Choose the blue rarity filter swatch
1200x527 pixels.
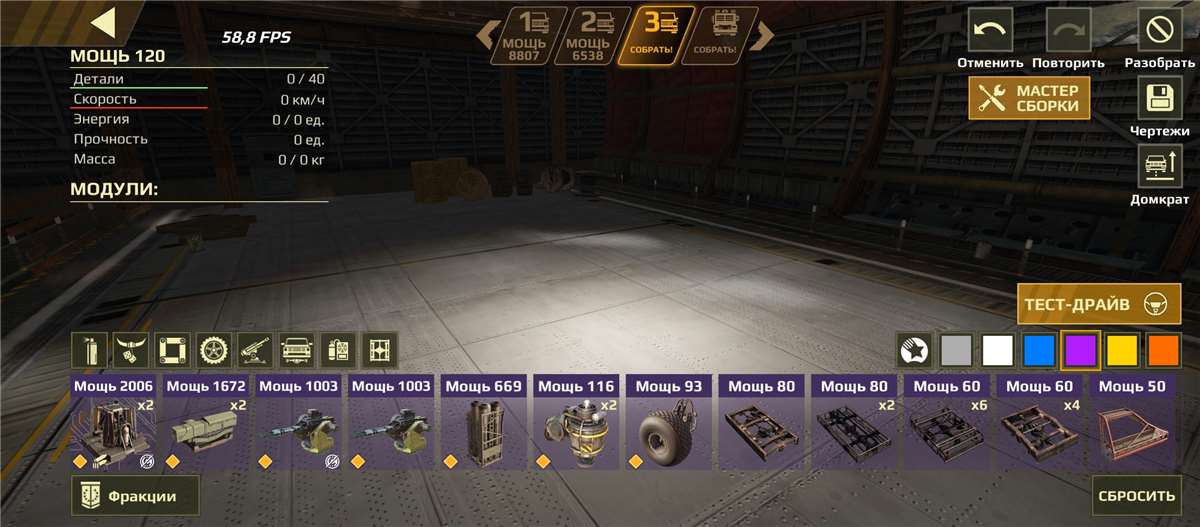tap(1039, 350)
